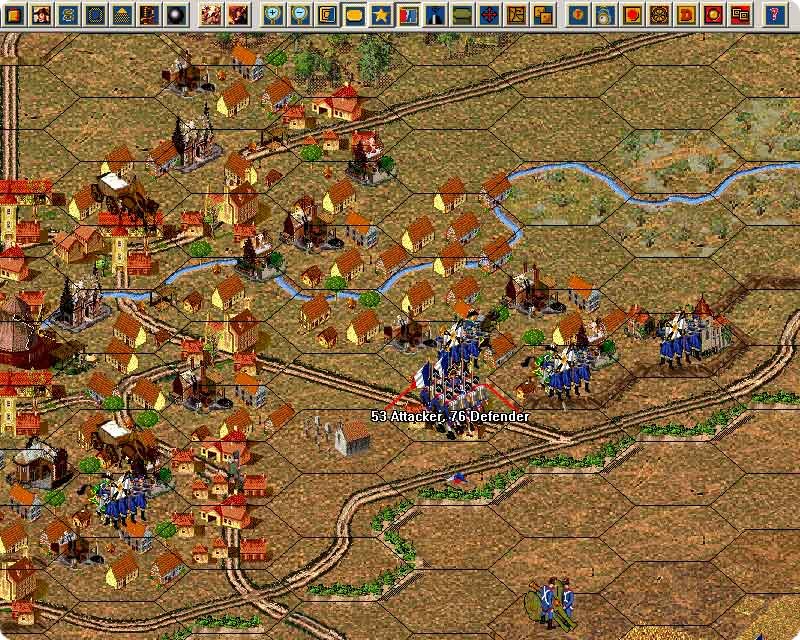
Task: Select the officer portrait toolbar button
Action: click(42, 14)
